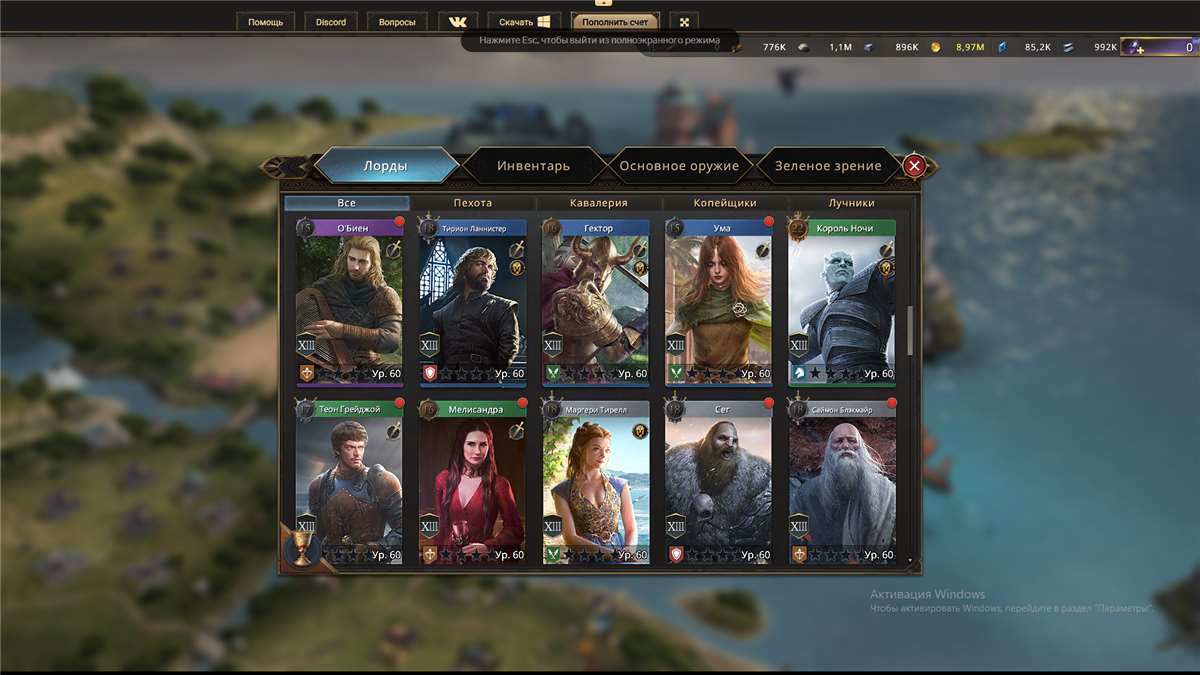Filter lords by Пехота
The width and height of the screenshot is (1200, 675).
coord(473,203)
